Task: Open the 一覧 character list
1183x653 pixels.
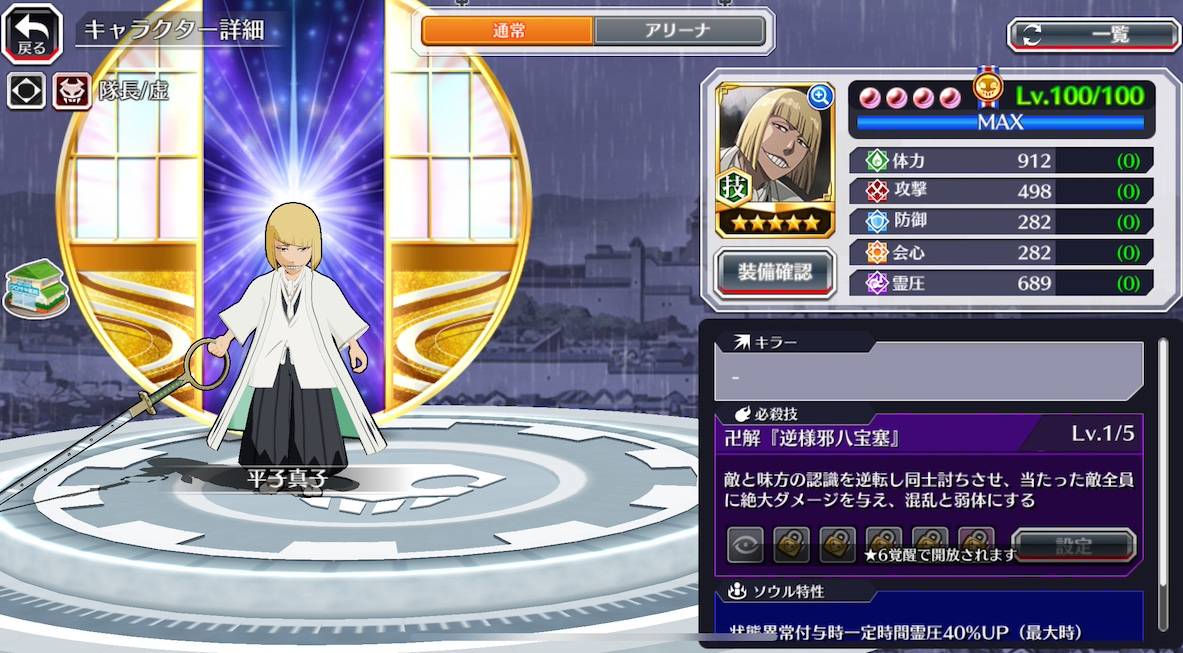Action: (x=1093, y=34)
